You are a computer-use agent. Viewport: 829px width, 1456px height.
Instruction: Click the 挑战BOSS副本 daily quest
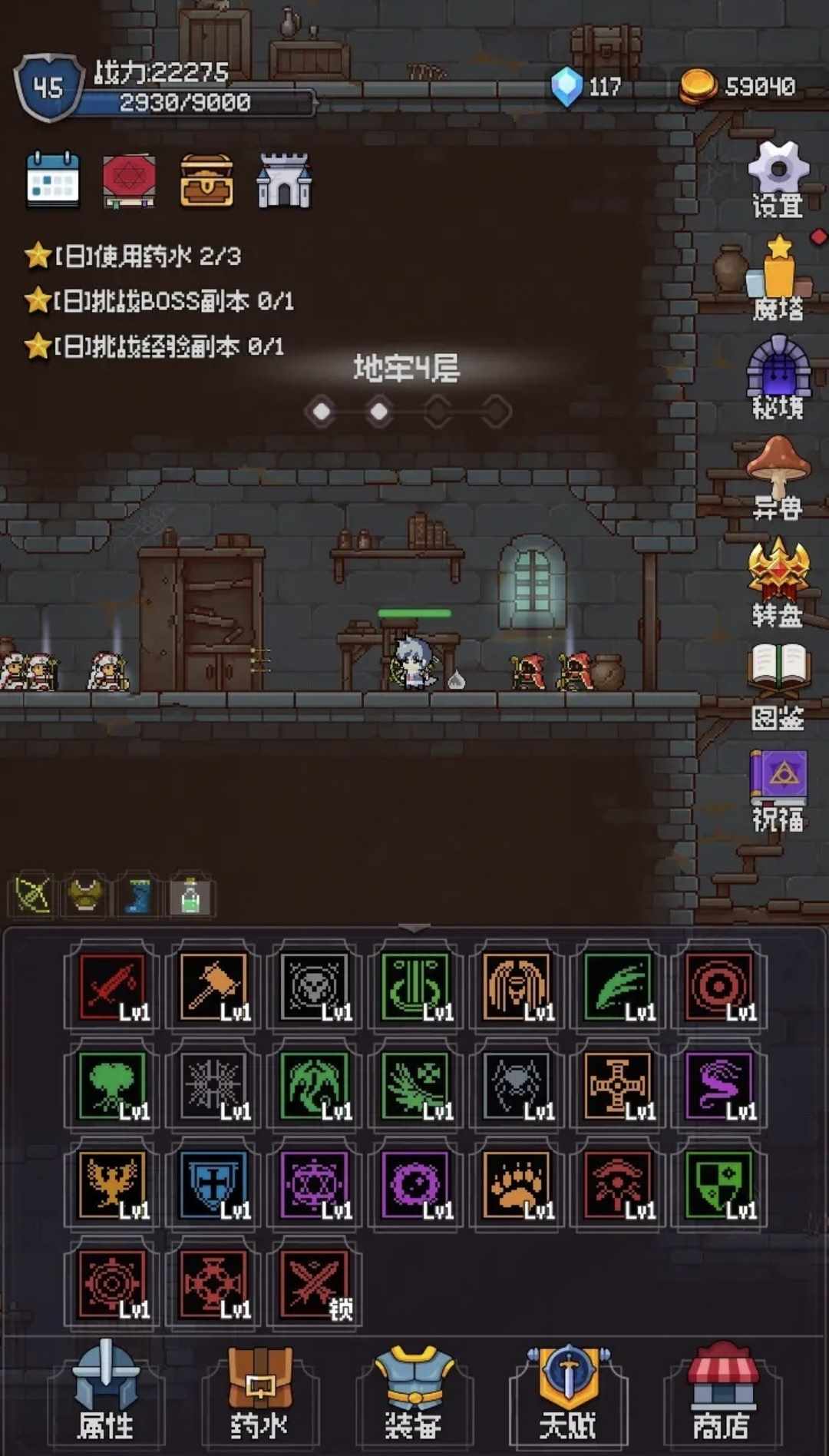point(173,301)
